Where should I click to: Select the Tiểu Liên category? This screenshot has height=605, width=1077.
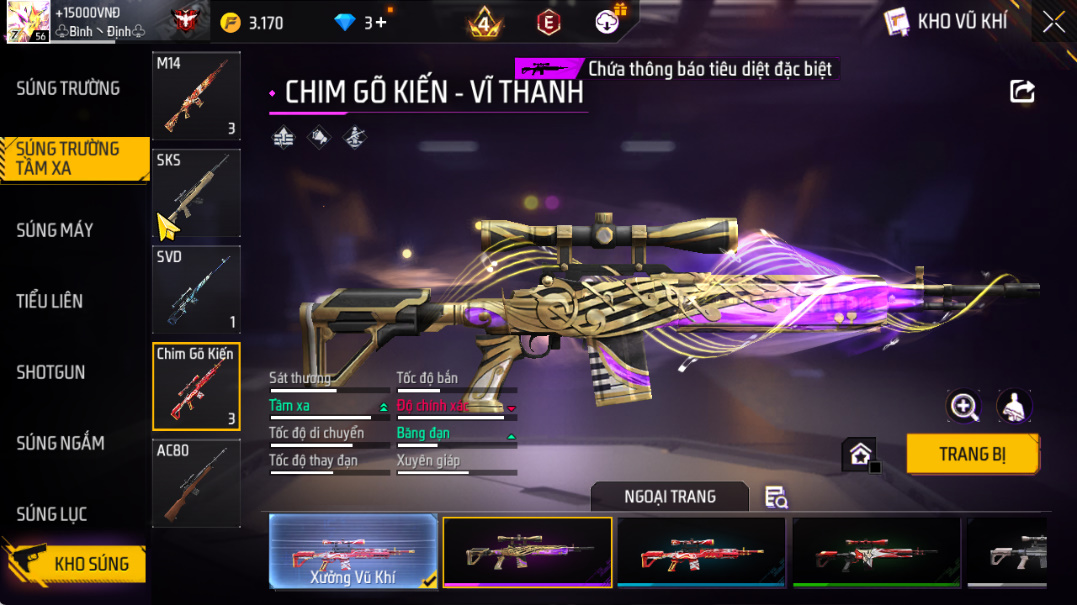click(x=50, y=301)
